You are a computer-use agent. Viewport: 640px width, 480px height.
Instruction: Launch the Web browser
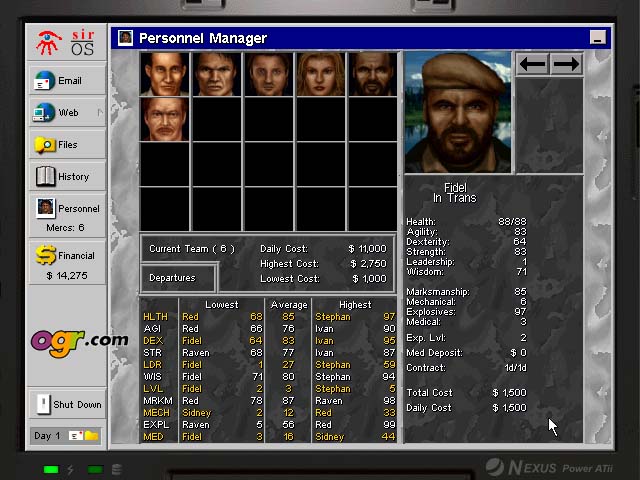67,113
